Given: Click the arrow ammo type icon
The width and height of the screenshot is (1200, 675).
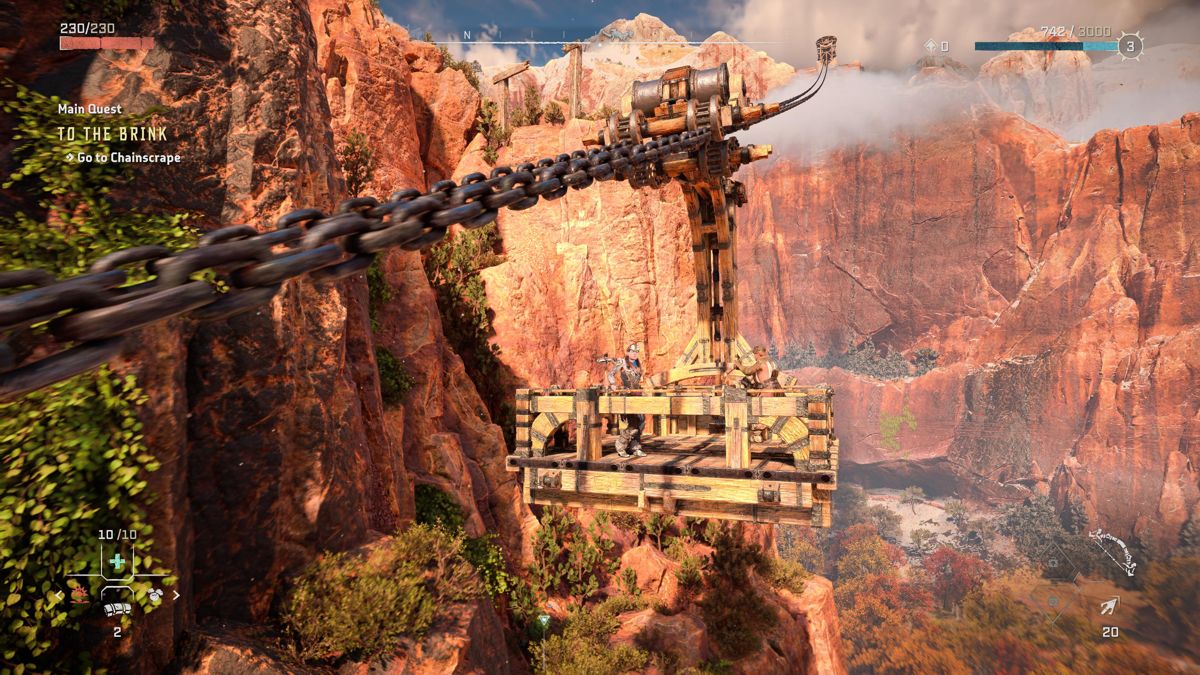Looking at the screenshot, I should click(1110, 606).
